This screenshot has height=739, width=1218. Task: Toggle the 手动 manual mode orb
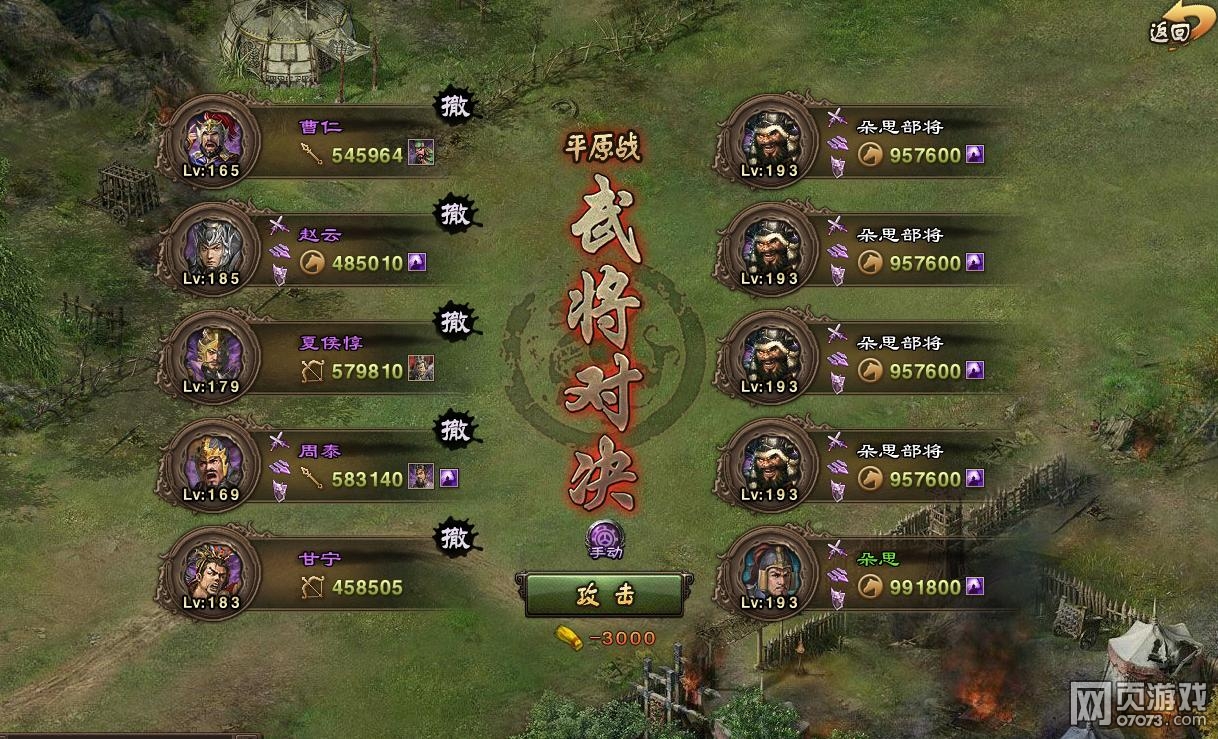(x=605, y=539)
